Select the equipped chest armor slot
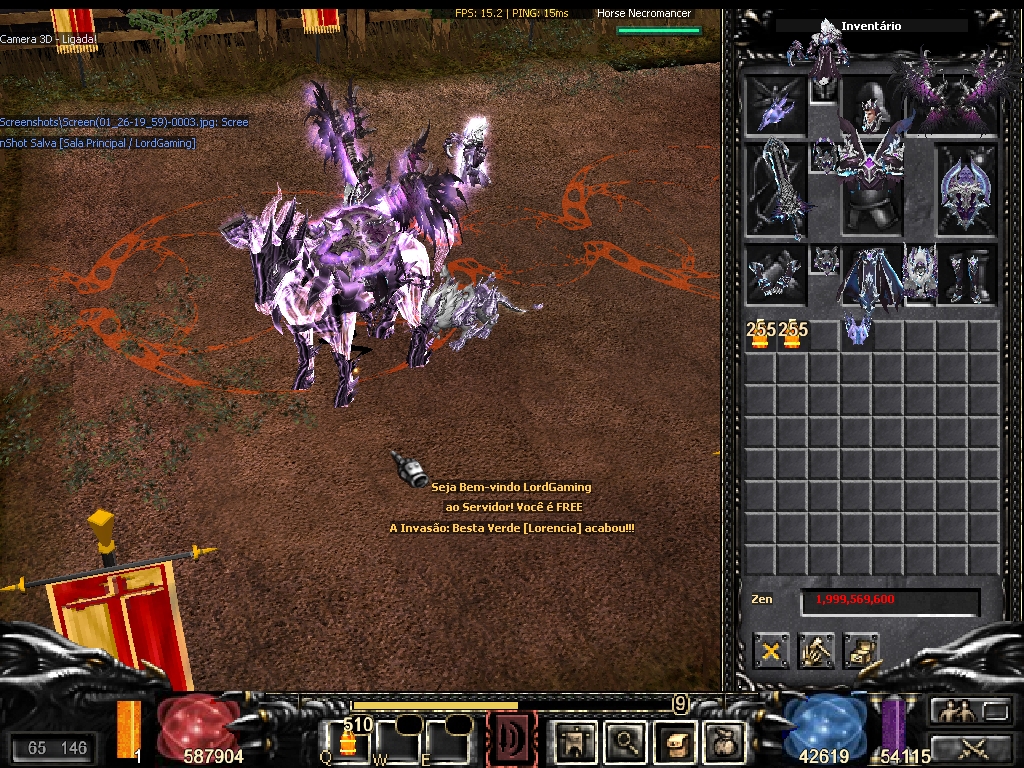This screenshot has width=1024, height=768. 871,188
